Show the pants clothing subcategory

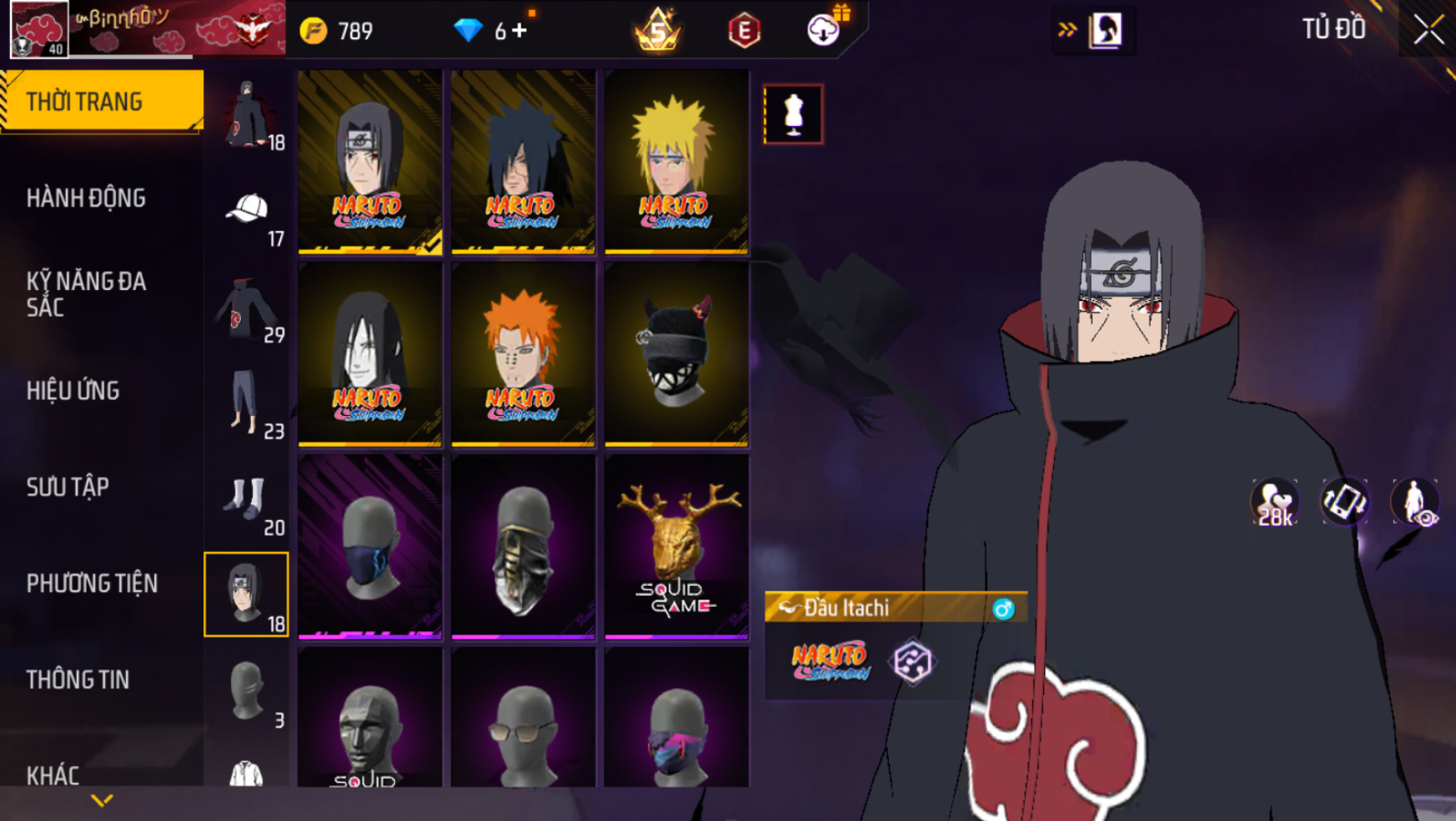tap(247, 403)
